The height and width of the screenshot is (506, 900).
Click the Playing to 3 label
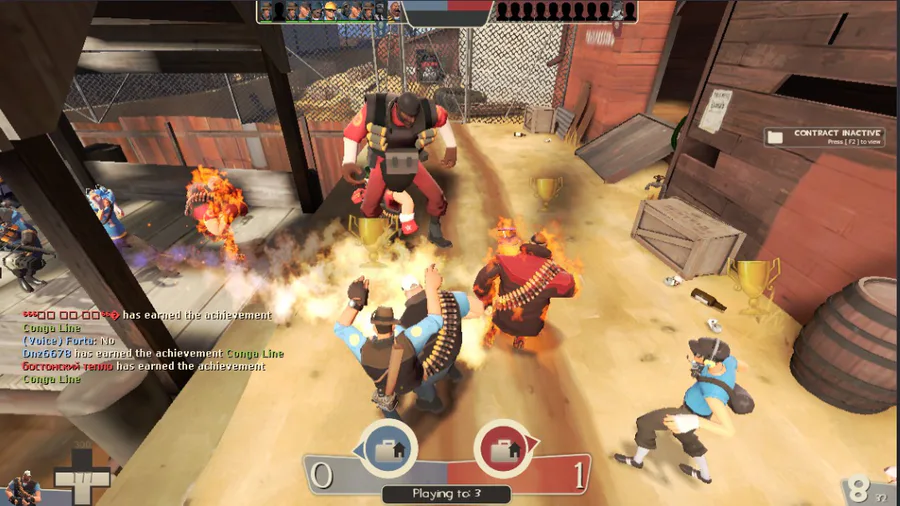pos(446,493)
